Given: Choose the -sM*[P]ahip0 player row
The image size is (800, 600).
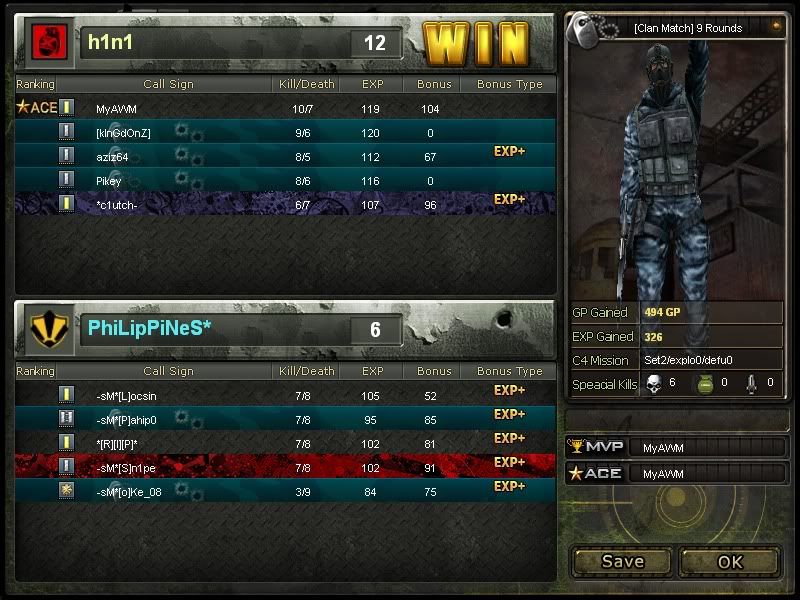Looking at the screenshot, I should [x=285, y=419].
